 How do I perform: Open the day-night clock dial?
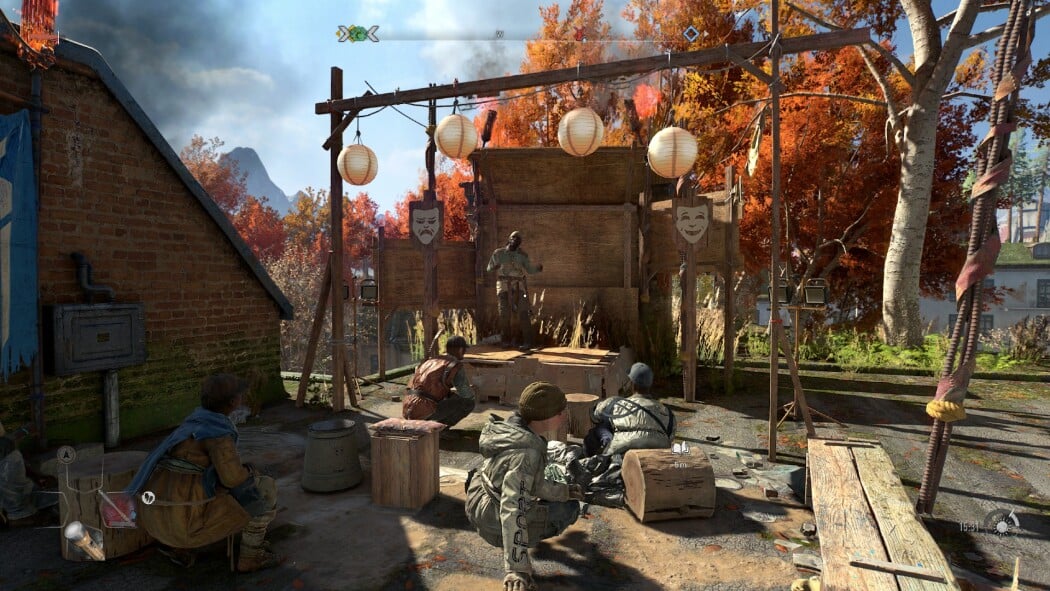point(1001,522)
